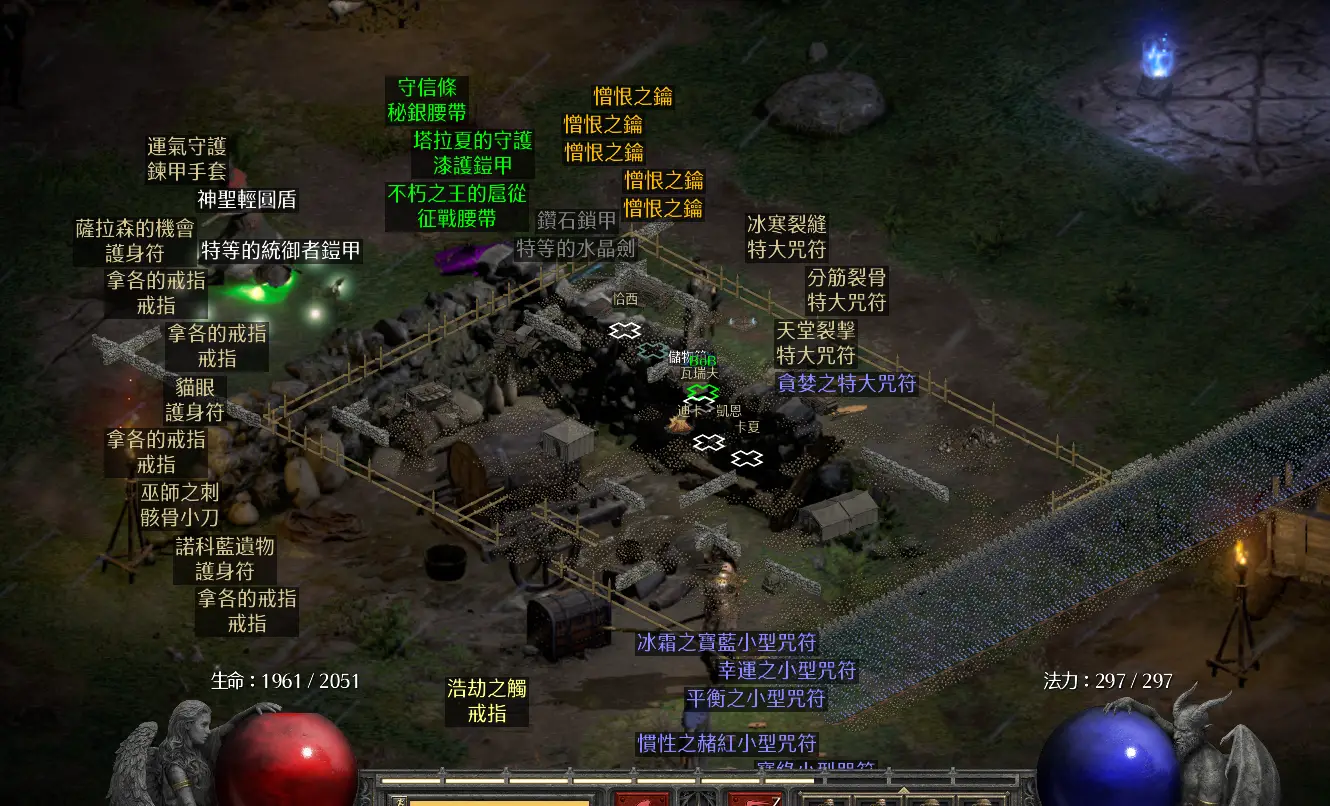The width and height of the screenshot is (1330, 806).
Task: Pick up the 守信條 秘銀腰帶 set belt label
Action: (x=427, y=100)
